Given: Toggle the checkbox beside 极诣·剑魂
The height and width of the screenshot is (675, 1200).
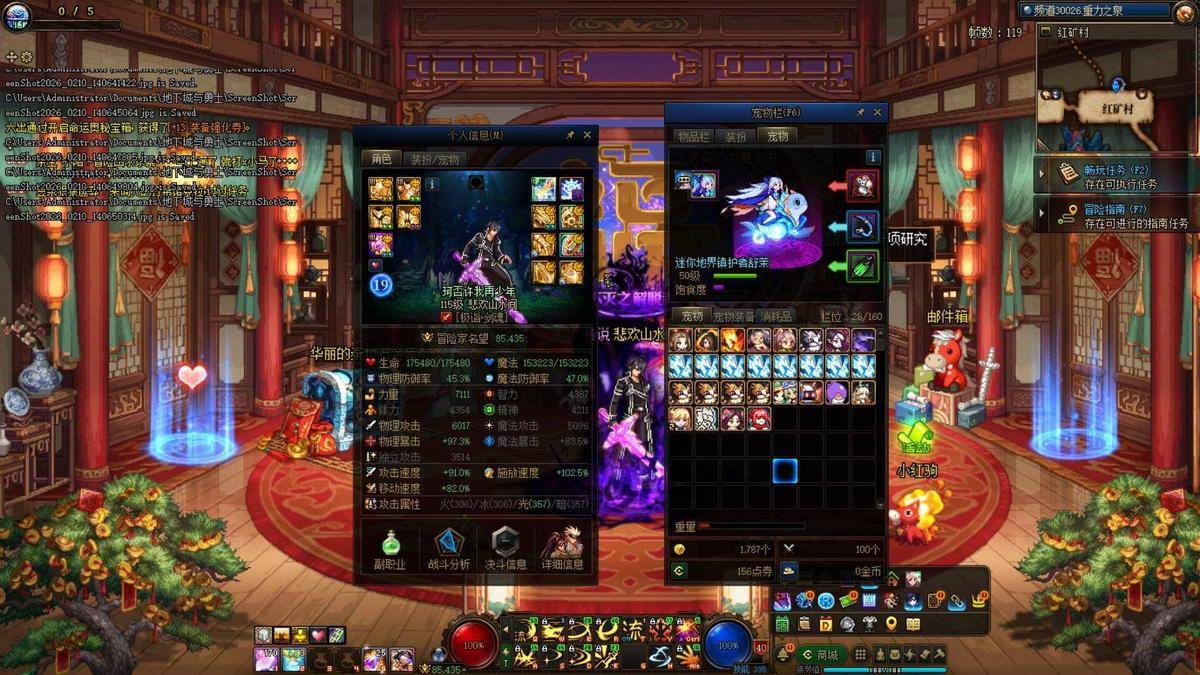Looking at the screenshot, I should (x=446, y=317).
